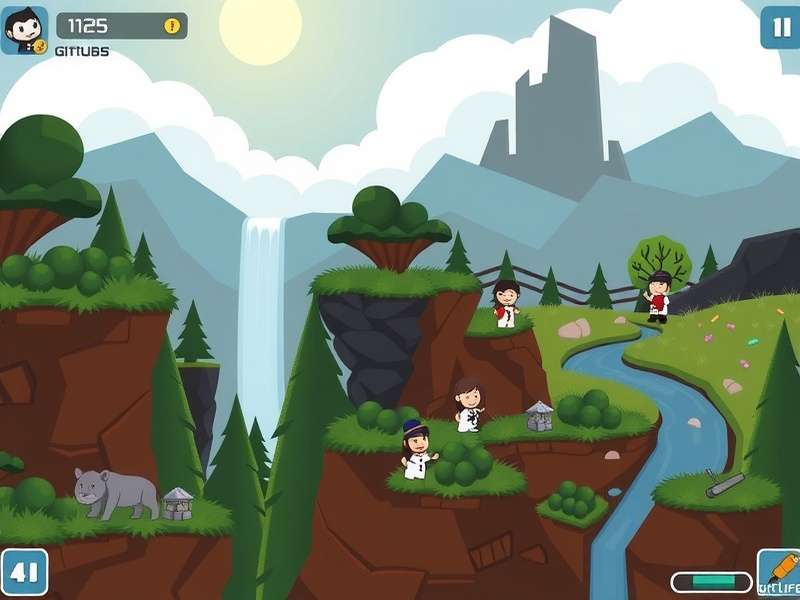Pause the game

click(x=780, y=27)
